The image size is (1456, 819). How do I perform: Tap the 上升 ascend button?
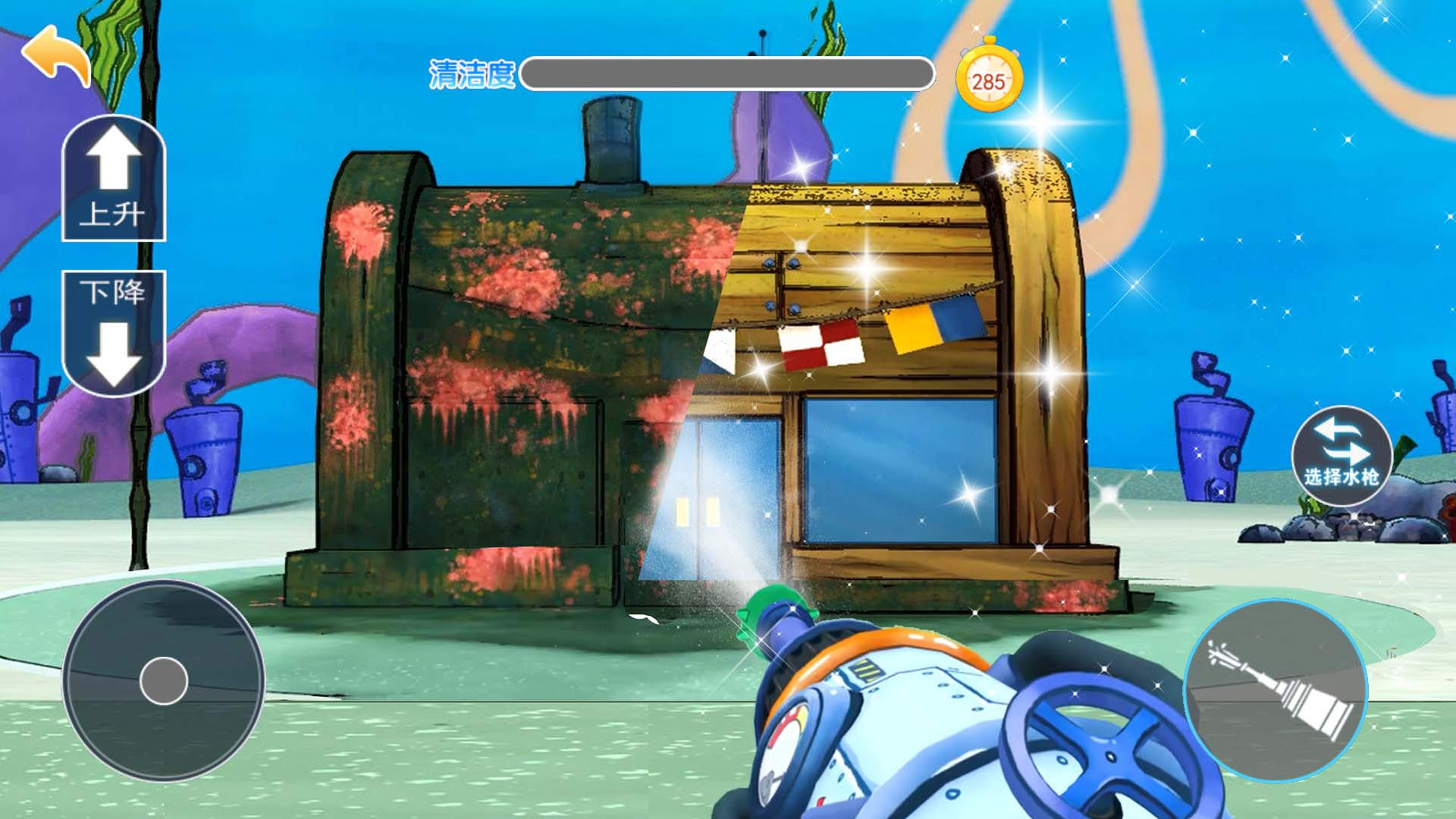[114, 179]
